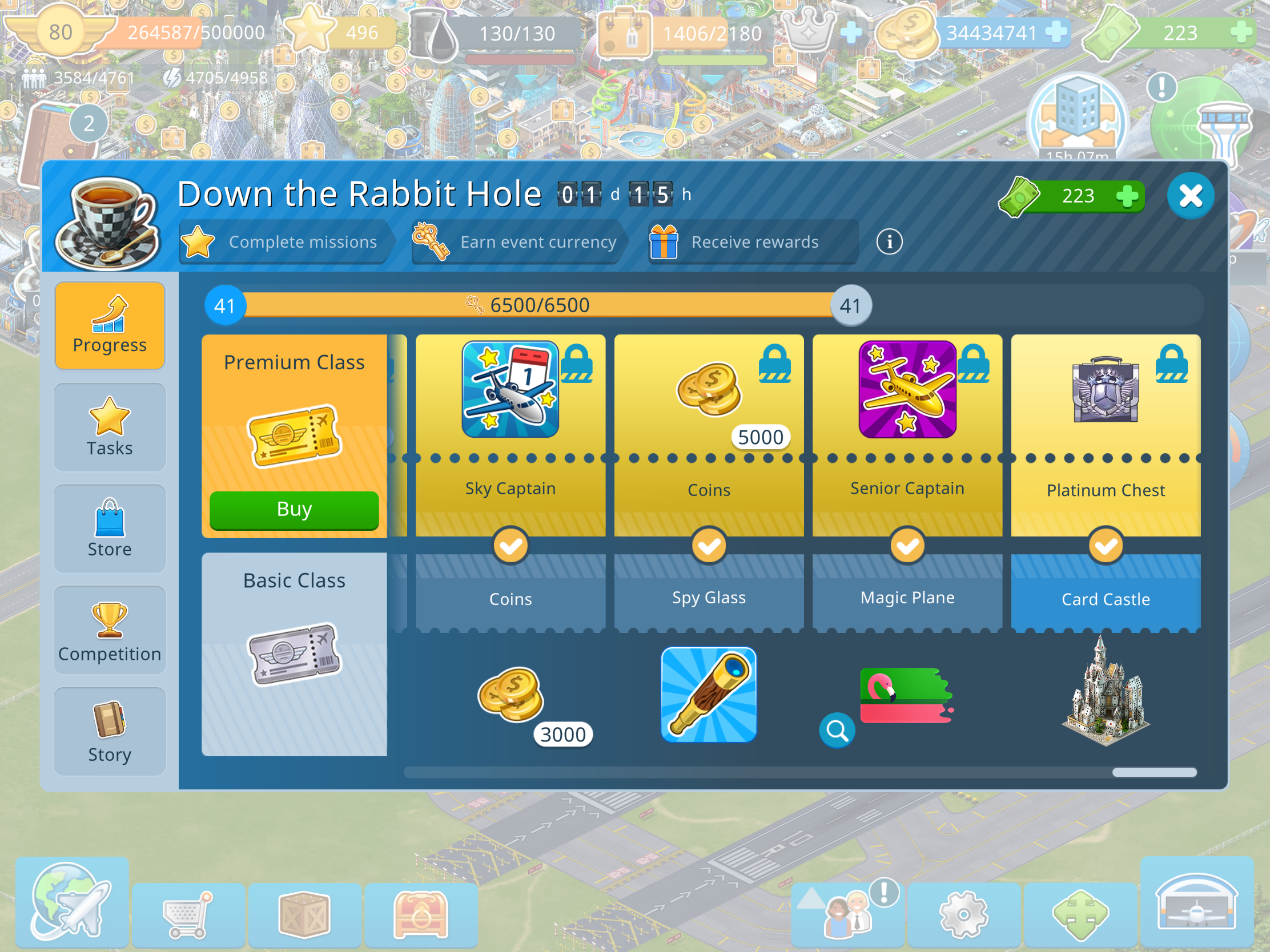Open the Store tab
This screenshot has height=952, width=1270.
click(110, 529)
